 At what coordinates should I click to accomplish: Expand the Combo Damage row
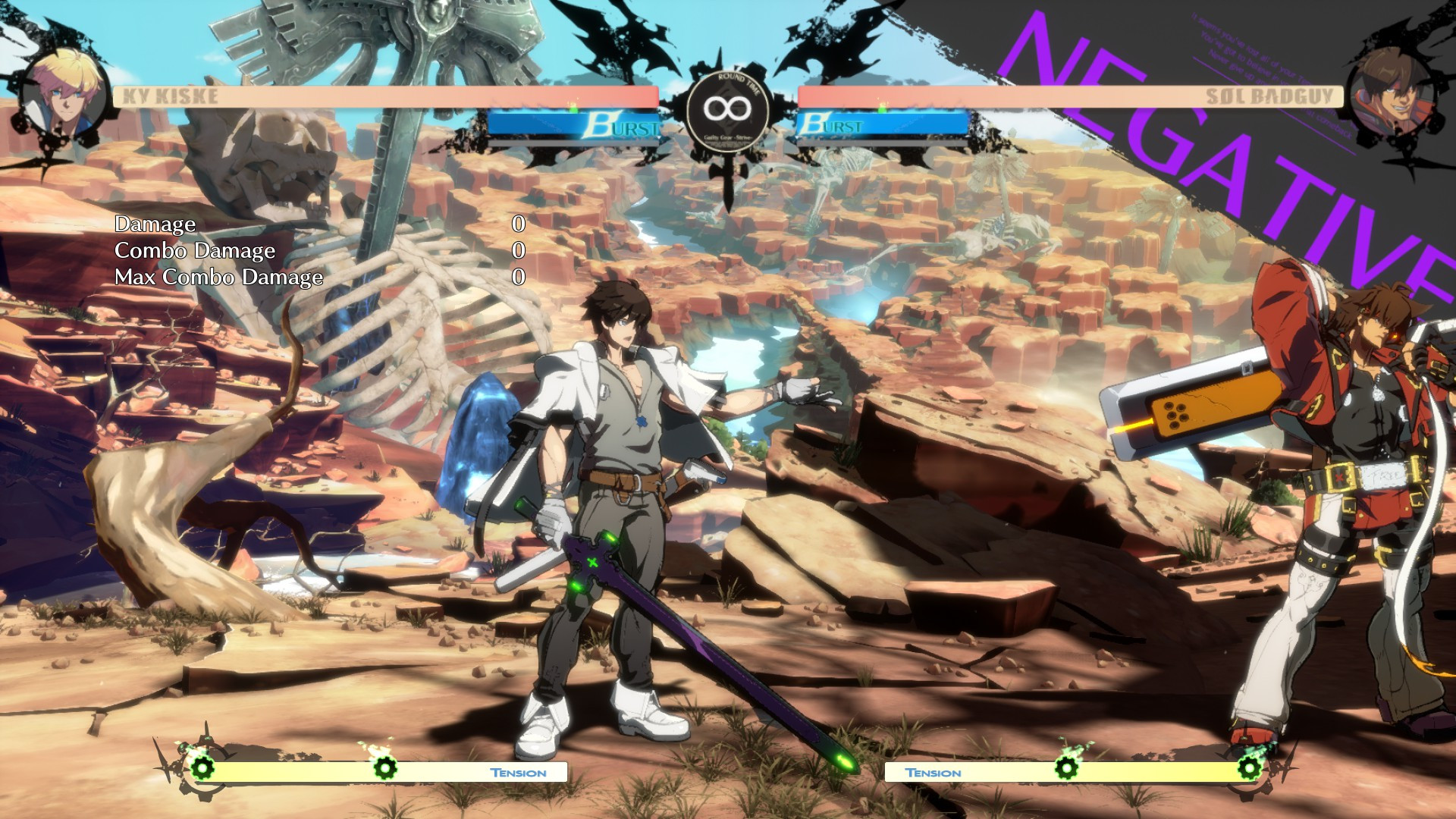point(195,251)
